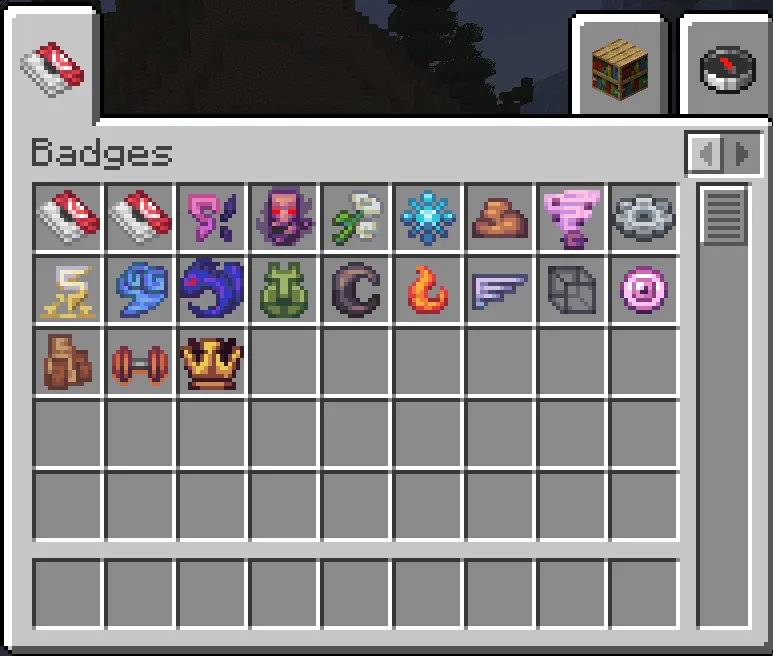This screenshot has width=773, height=656.
Task: Take the red dumbbell badge
Action: tap(140, 362)
